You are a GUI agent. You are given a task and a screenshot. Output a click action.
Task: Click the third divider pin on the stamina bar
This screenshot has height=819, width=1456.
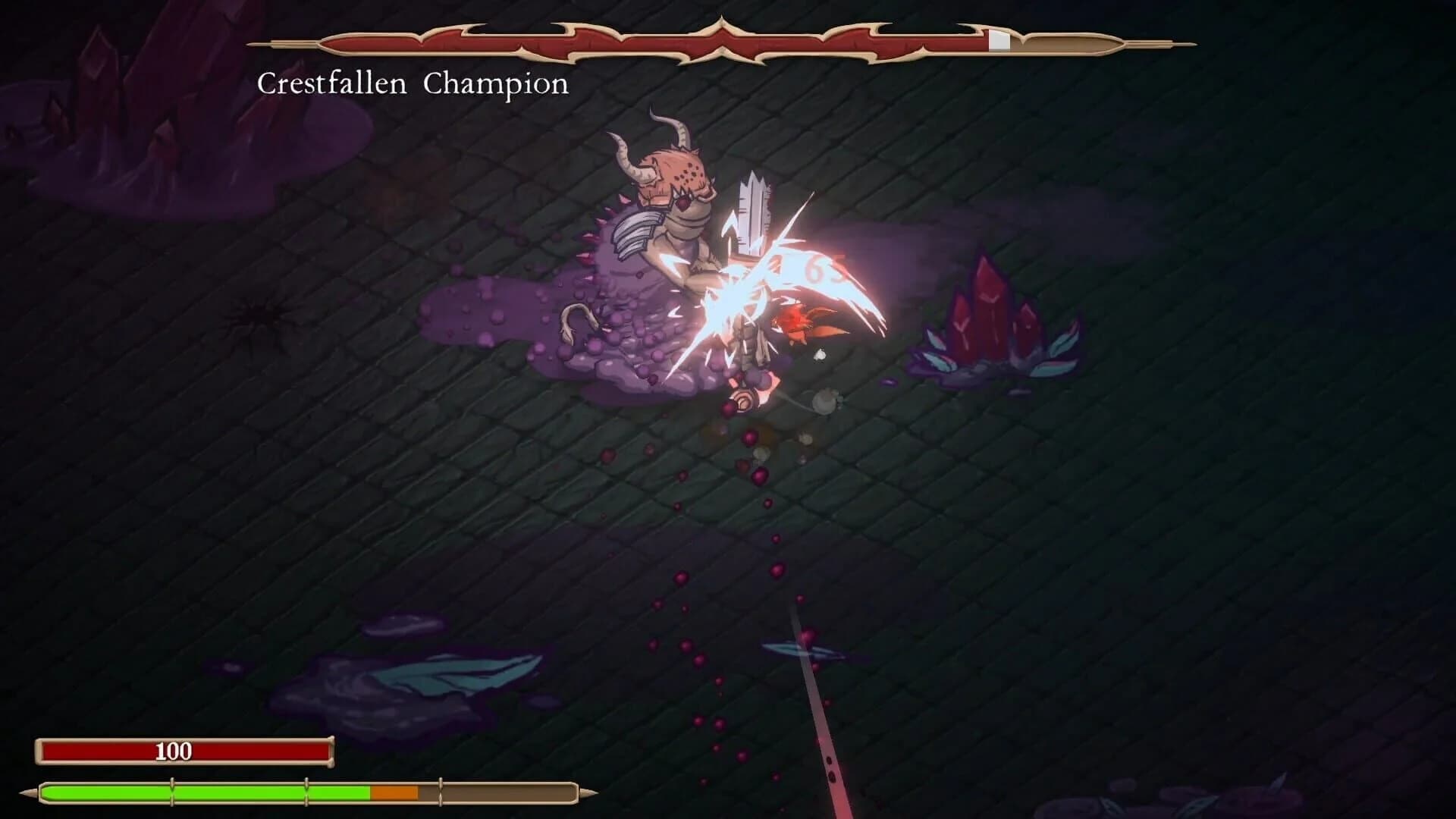coord(441,791)
